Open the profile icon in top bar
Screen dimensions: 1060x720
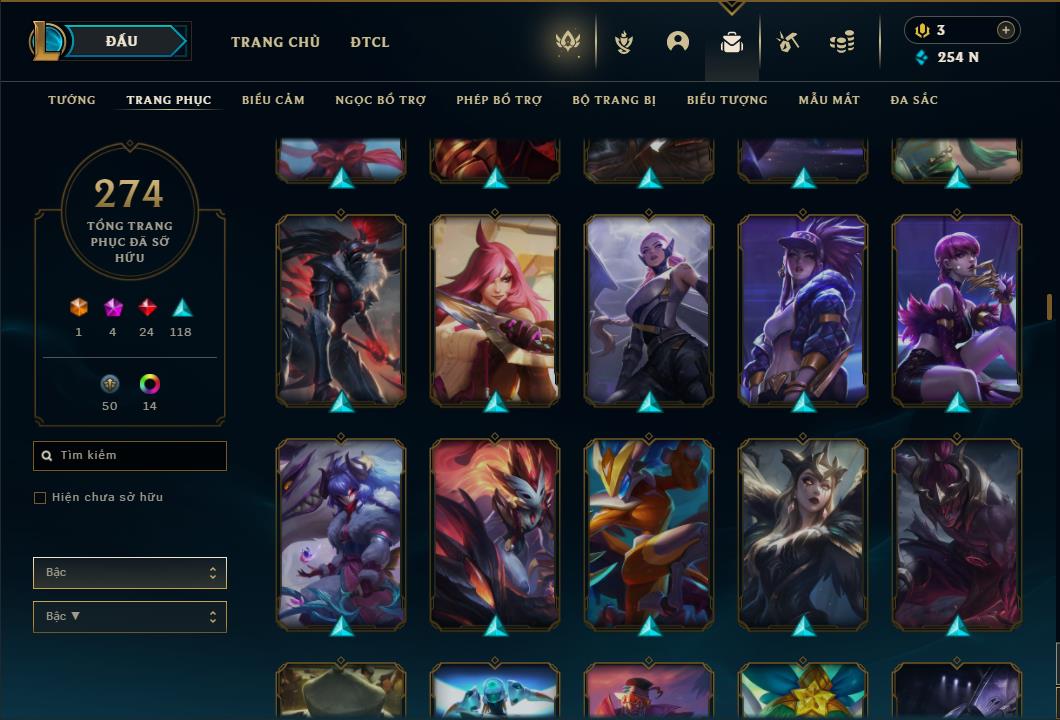(x=678, y=42)
